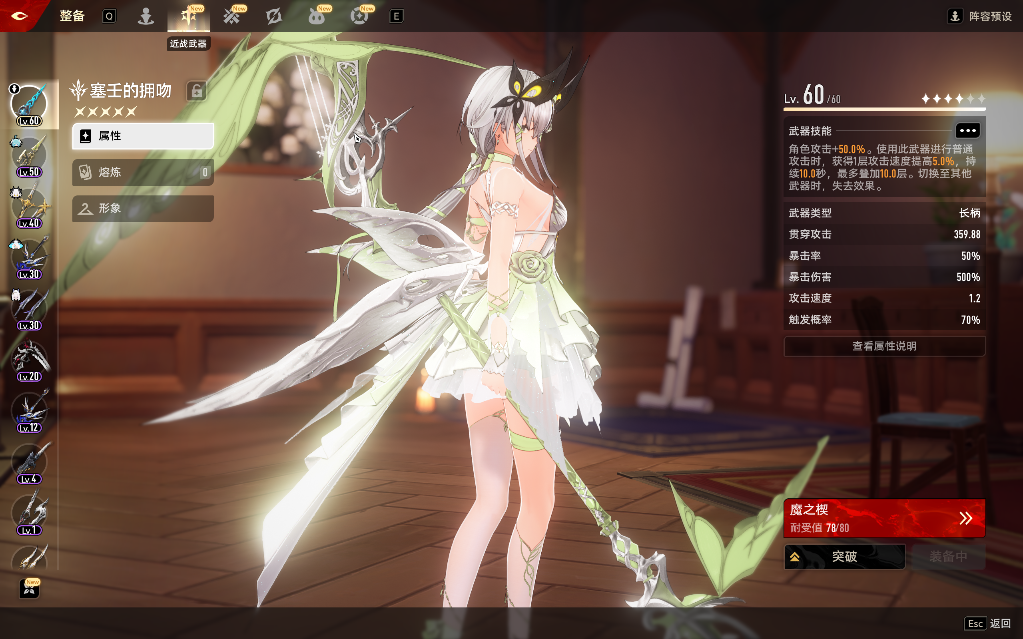Choose the Lv.12 weapon thumbnail
This screenshot has width=1023, height=639.
28,409
